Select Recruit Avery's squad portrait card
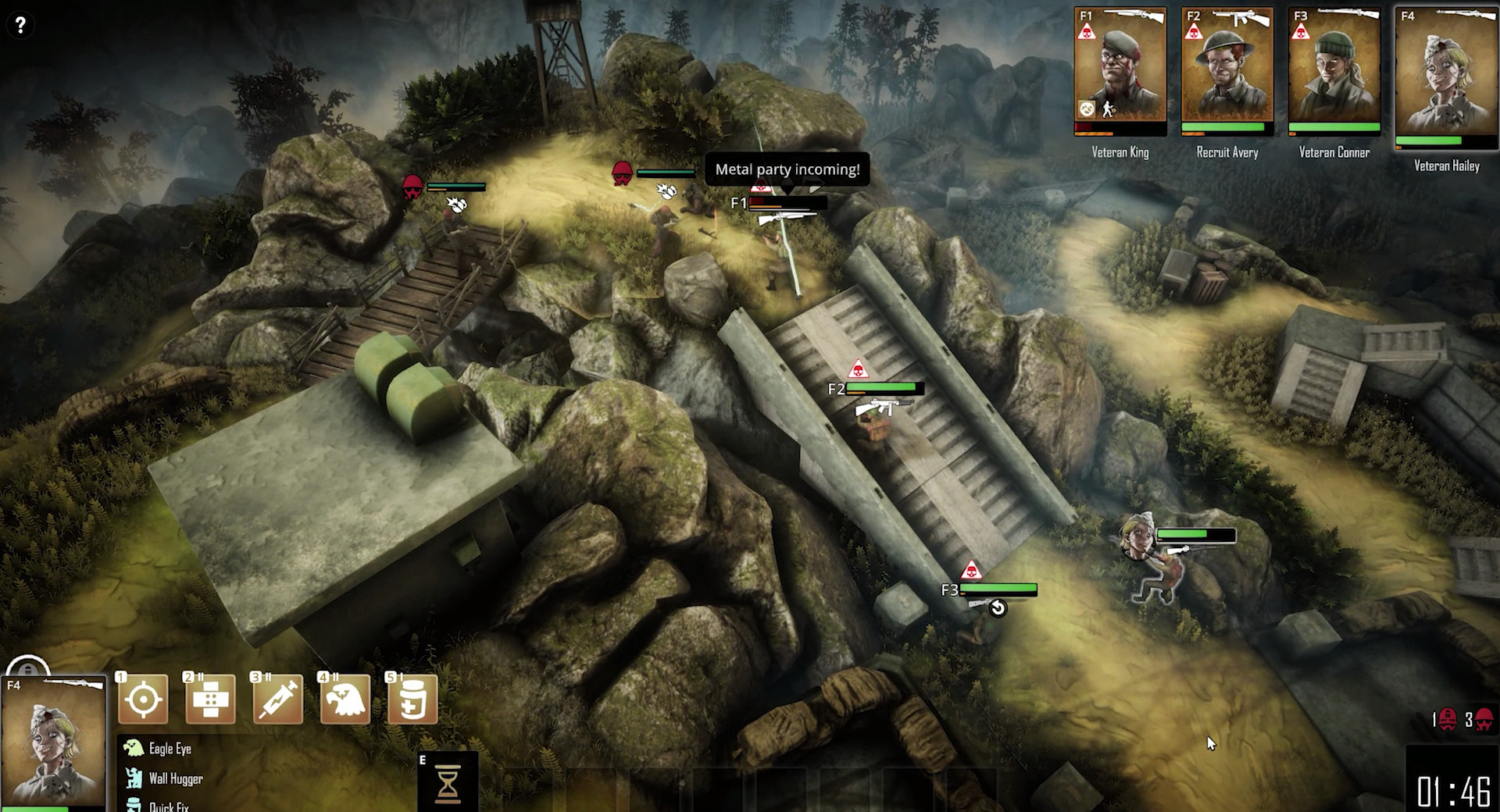Screen dimensions: 1500x812 (1227, 72)
